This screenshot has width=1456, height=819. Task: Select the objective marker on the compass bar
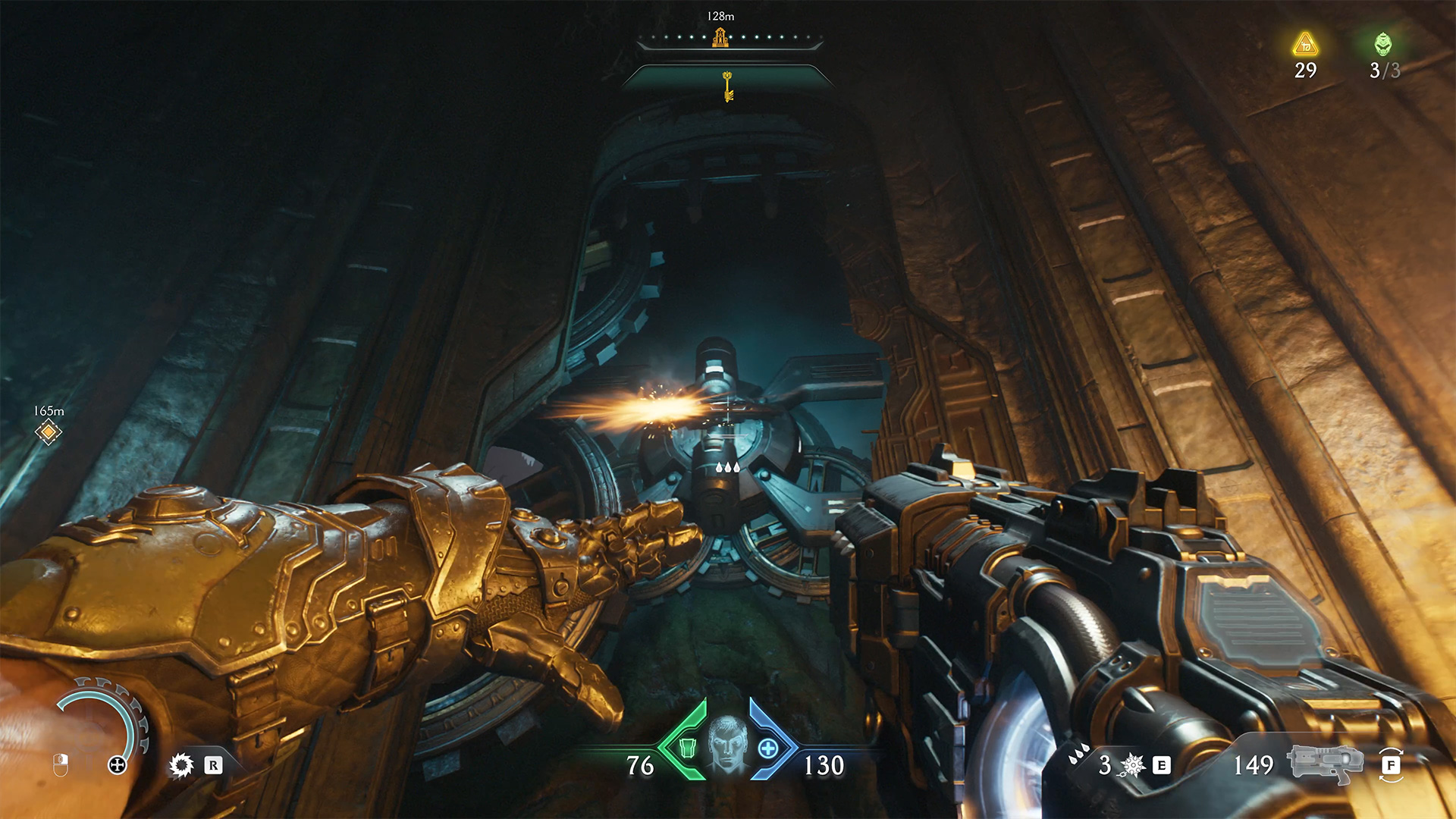720,37
